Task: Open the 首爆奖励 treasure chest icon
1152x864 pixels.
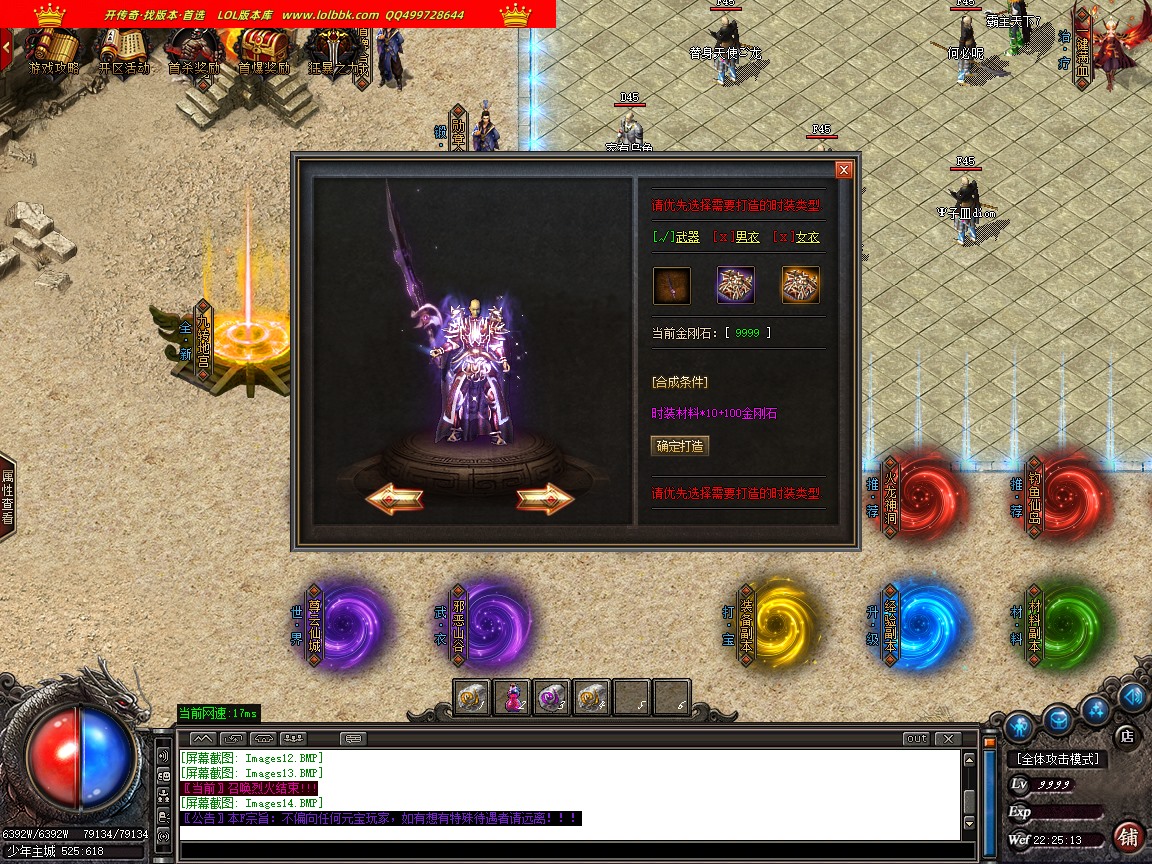Action: 264,50
